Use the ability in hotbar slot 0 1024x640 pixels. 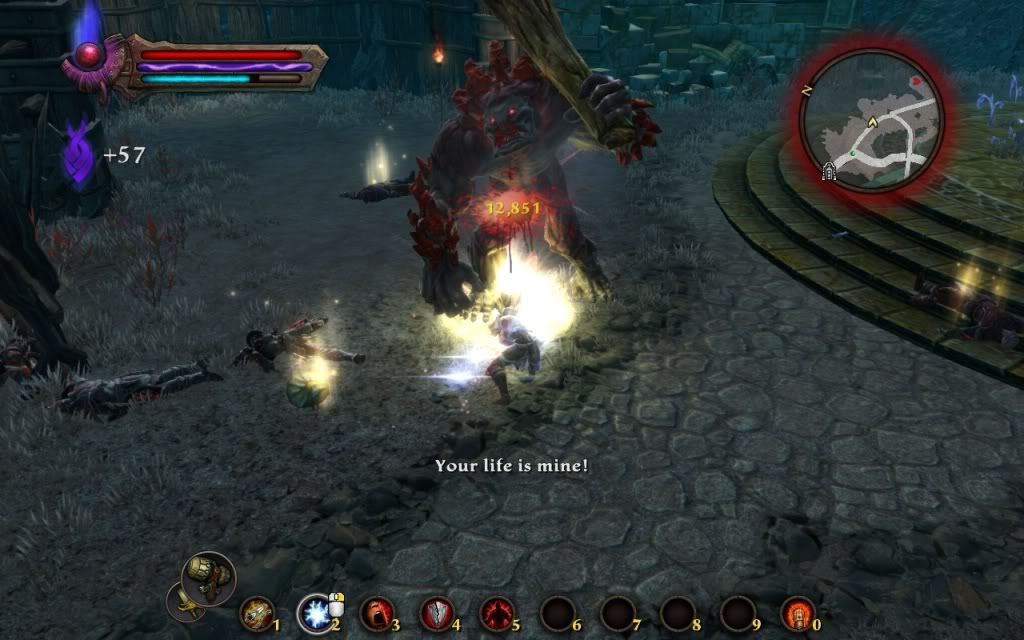[x=798, y=612]
